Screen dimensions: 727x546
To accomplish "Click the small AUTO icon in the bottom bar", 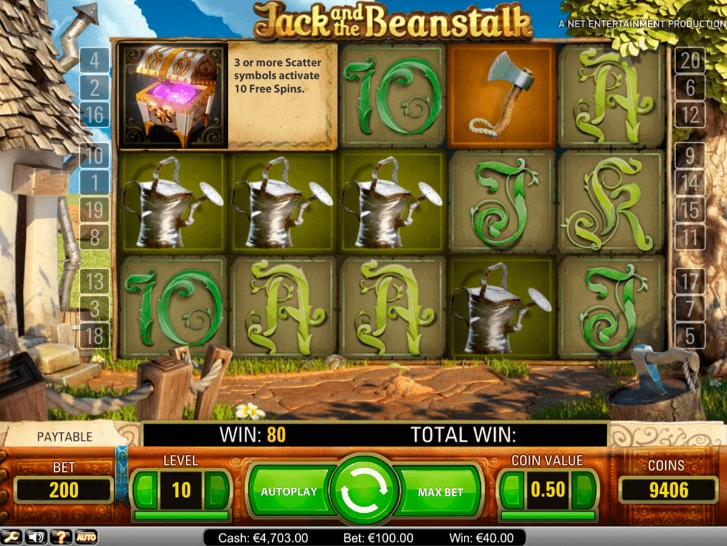I will tap(85, 537).
